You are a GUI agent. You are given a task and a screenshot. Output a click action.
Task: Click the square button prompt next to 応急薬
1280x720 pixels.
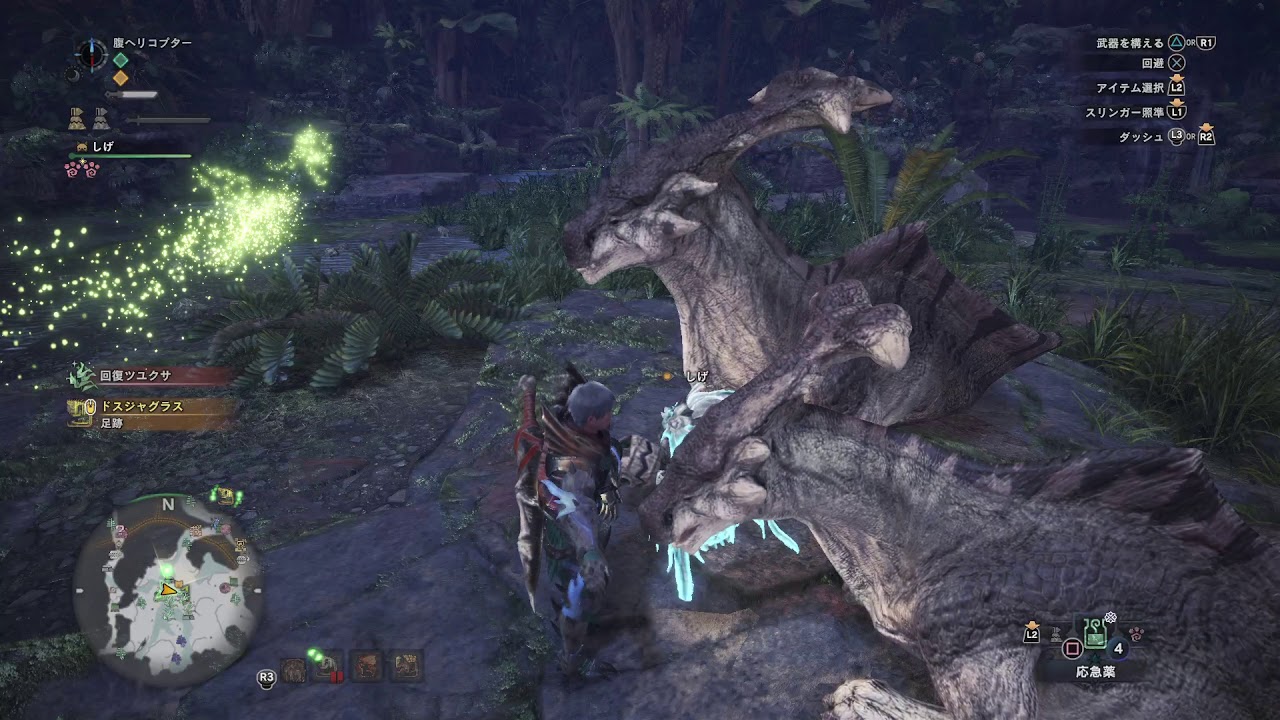point(1072,647)
